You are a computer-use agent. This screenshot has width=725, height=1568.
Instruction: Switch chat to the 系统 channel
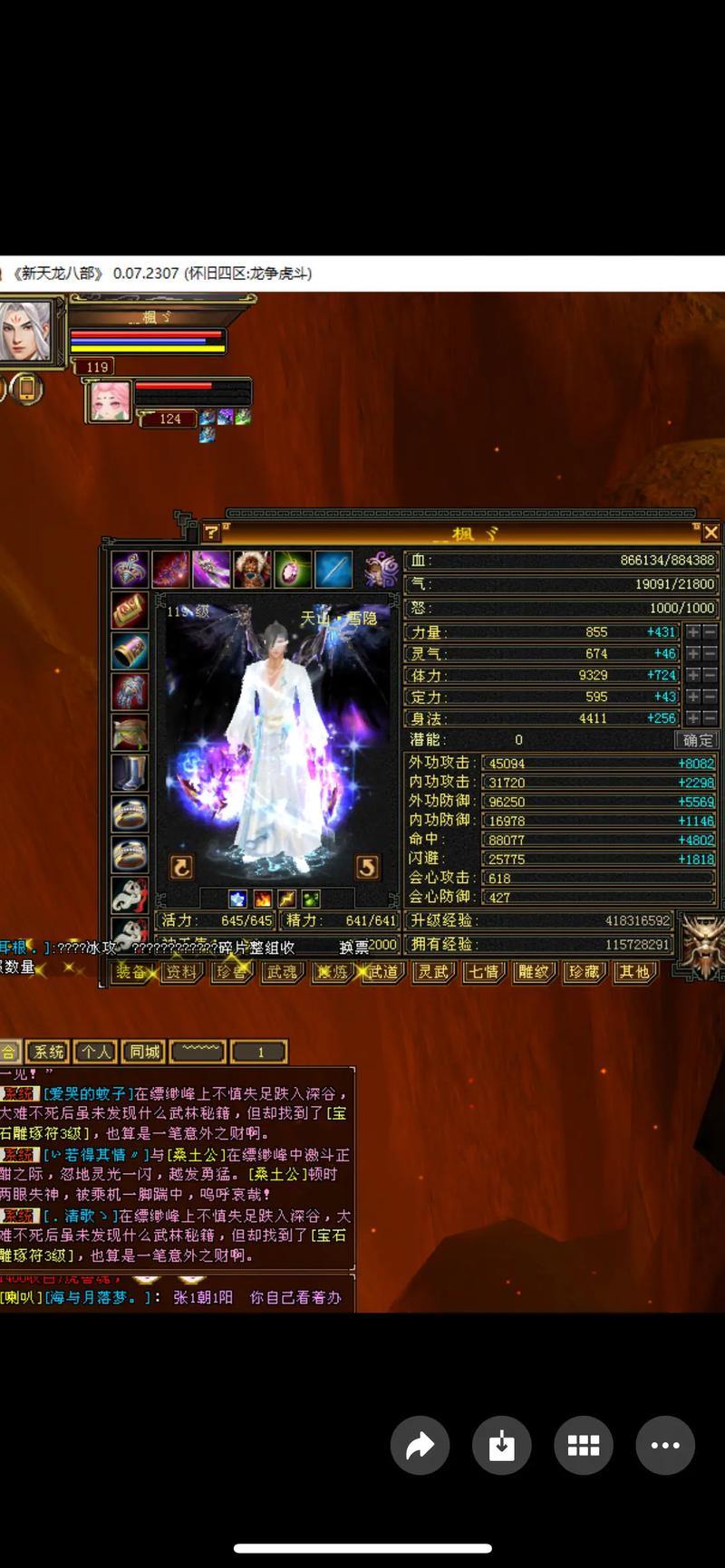click(x=48, y=1052)
